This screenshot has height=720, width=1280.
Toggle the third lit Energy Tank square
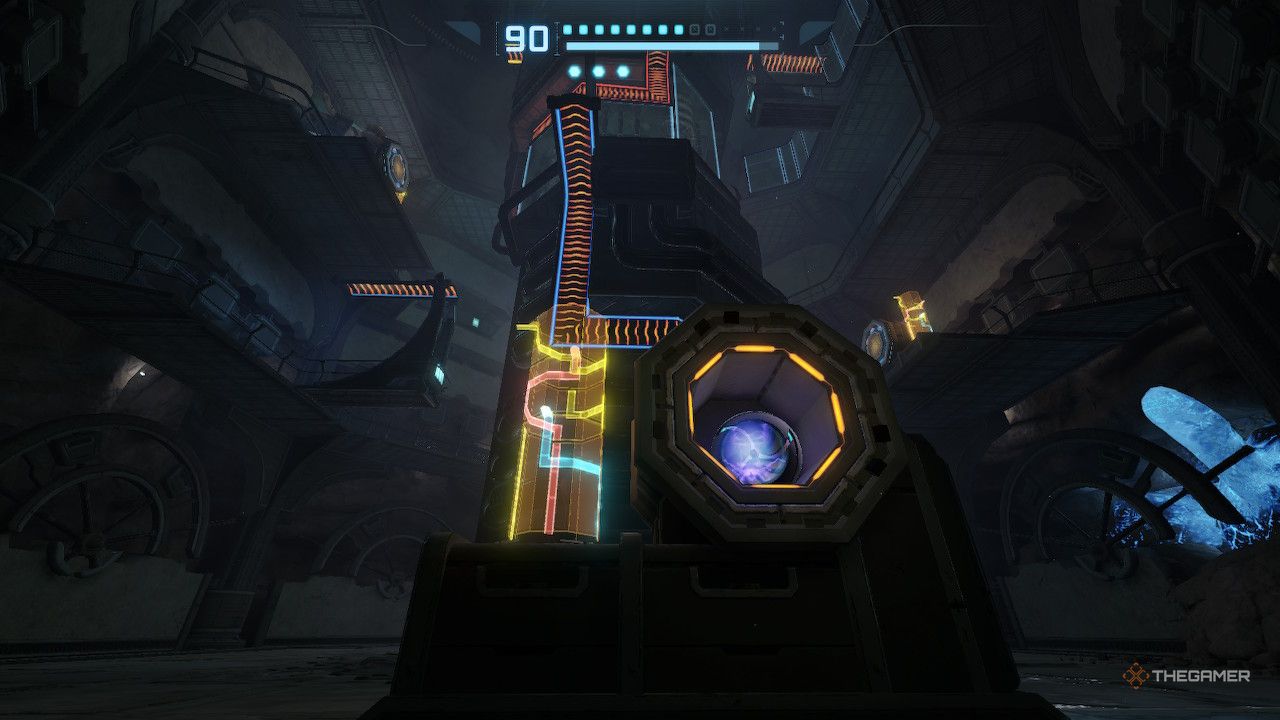click(x=599, y=31)
